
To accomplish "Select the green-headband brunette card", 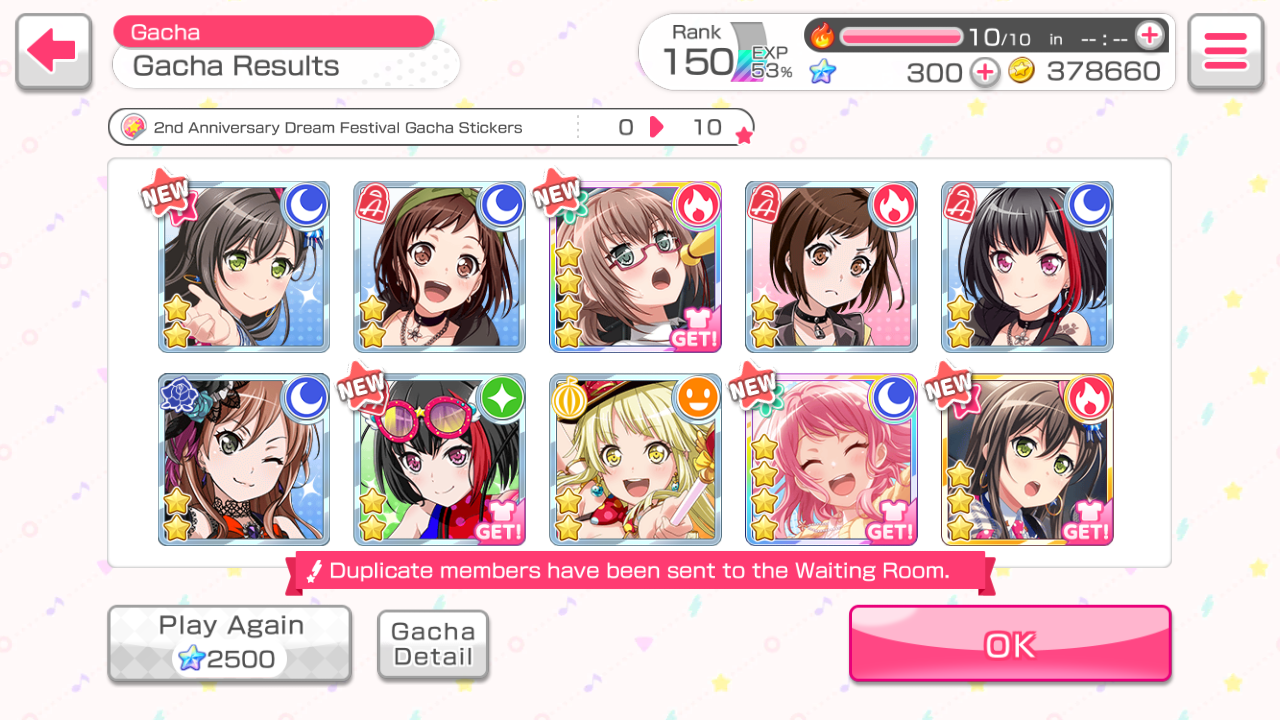I will pos(440,267).
